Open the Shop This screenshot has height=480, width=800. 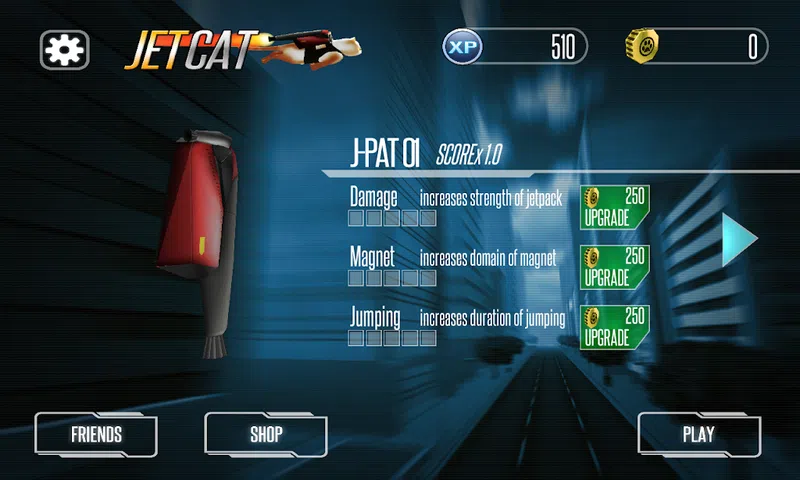[266, 435]
